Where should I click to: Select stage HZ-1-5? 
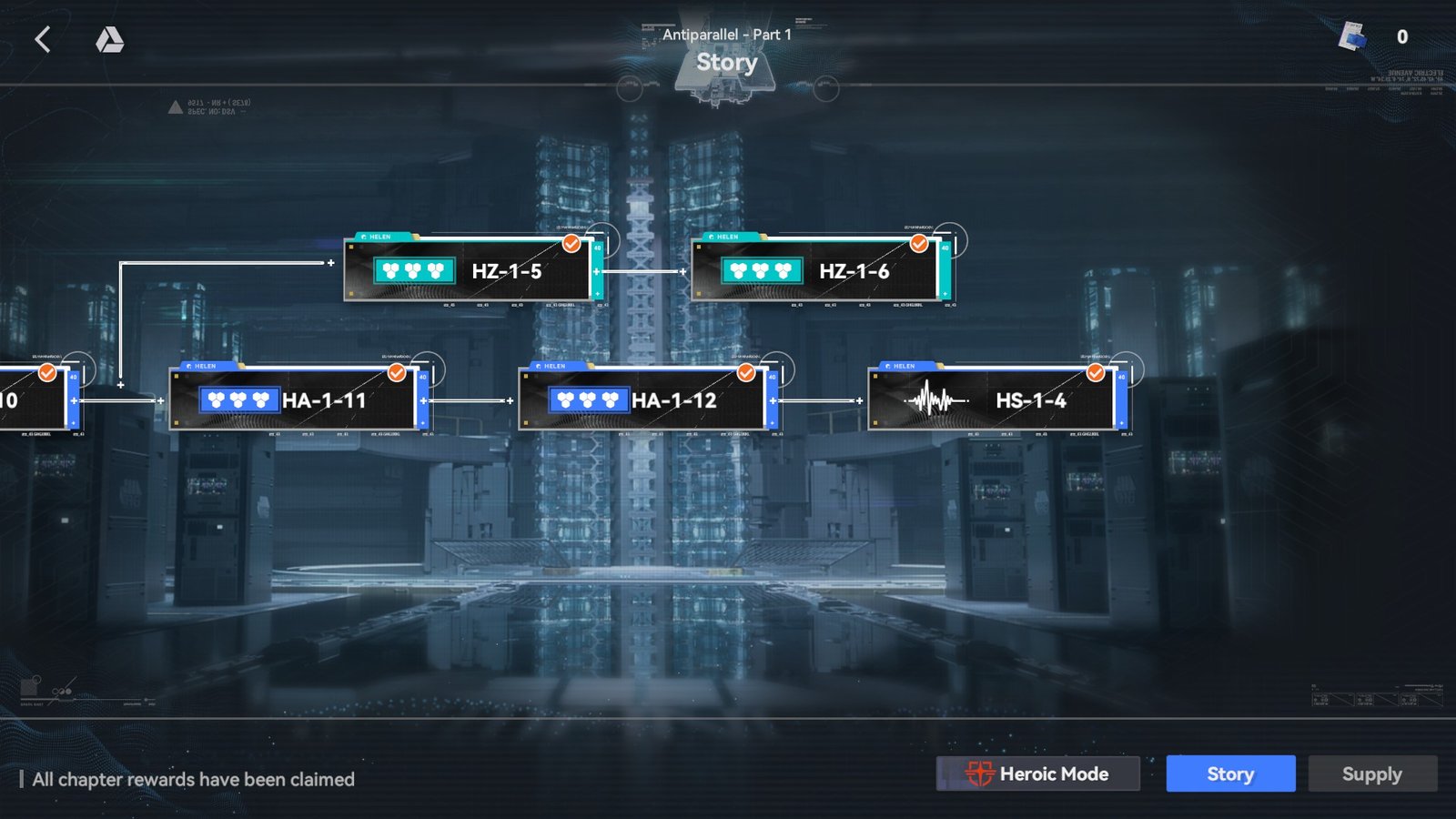pyautogui.click(x=469, y=270)
